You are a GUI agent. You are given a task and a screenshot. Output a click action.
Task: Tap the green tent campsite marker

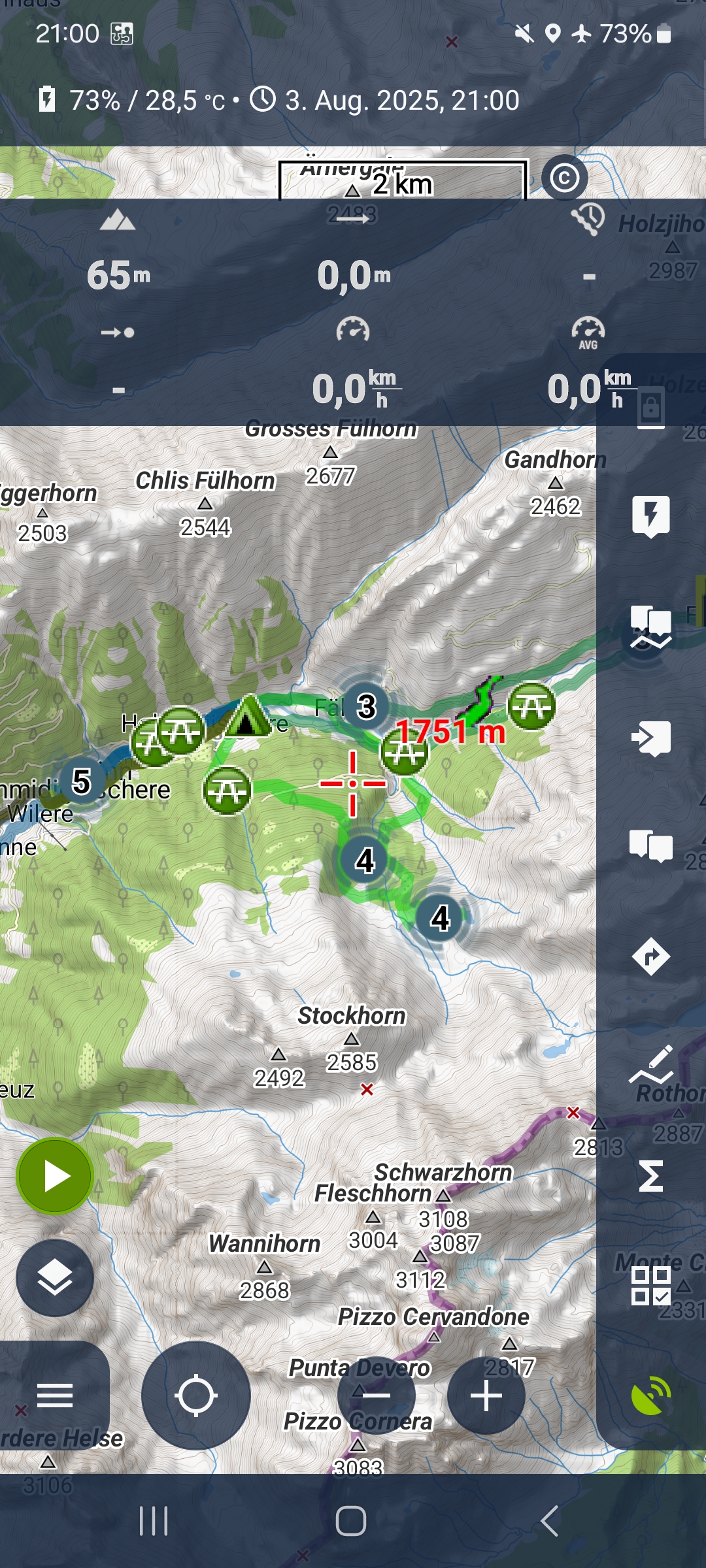coord(247,717)
